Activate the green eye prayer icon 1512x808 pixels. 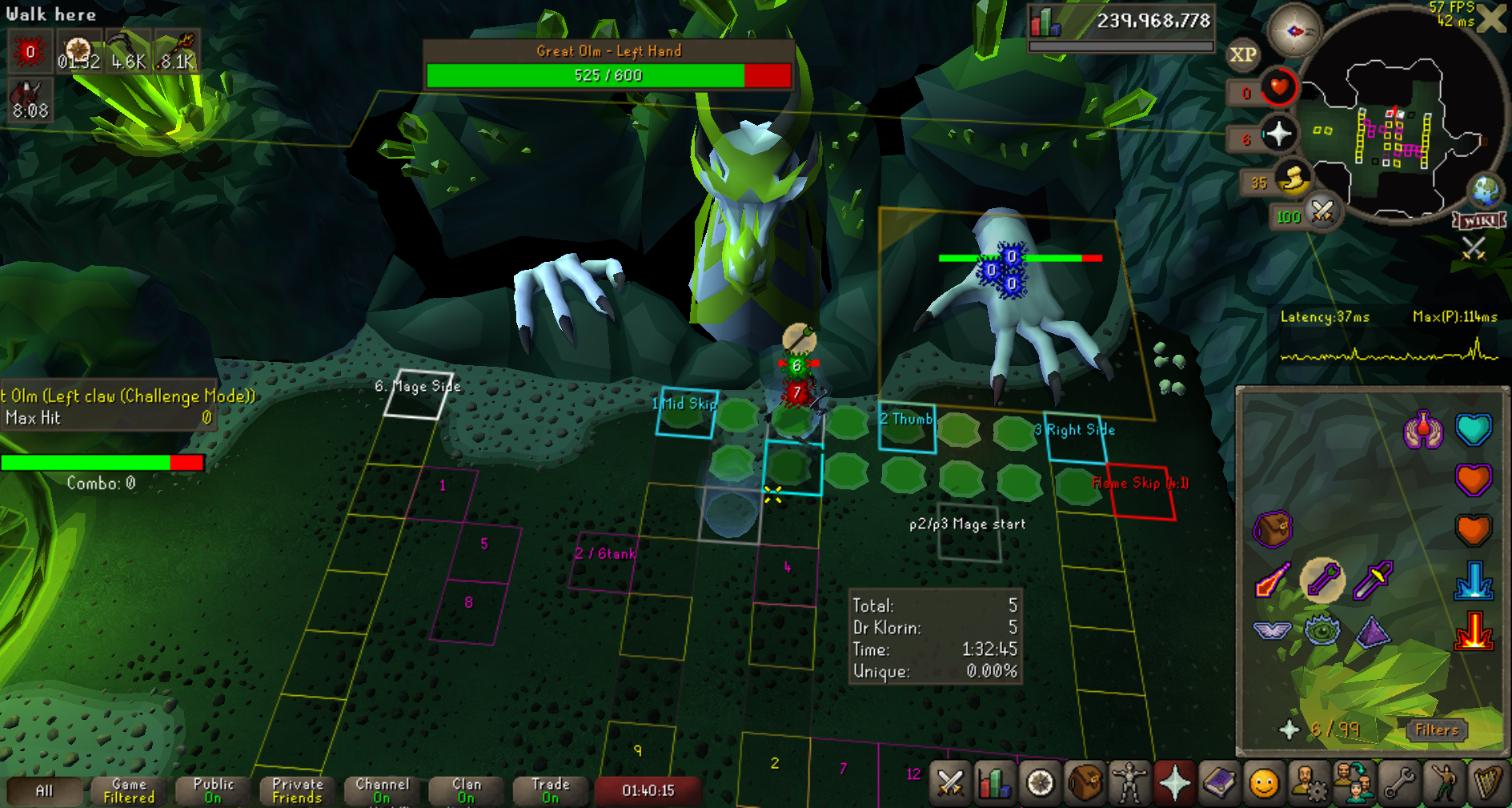coord(1322,630)
